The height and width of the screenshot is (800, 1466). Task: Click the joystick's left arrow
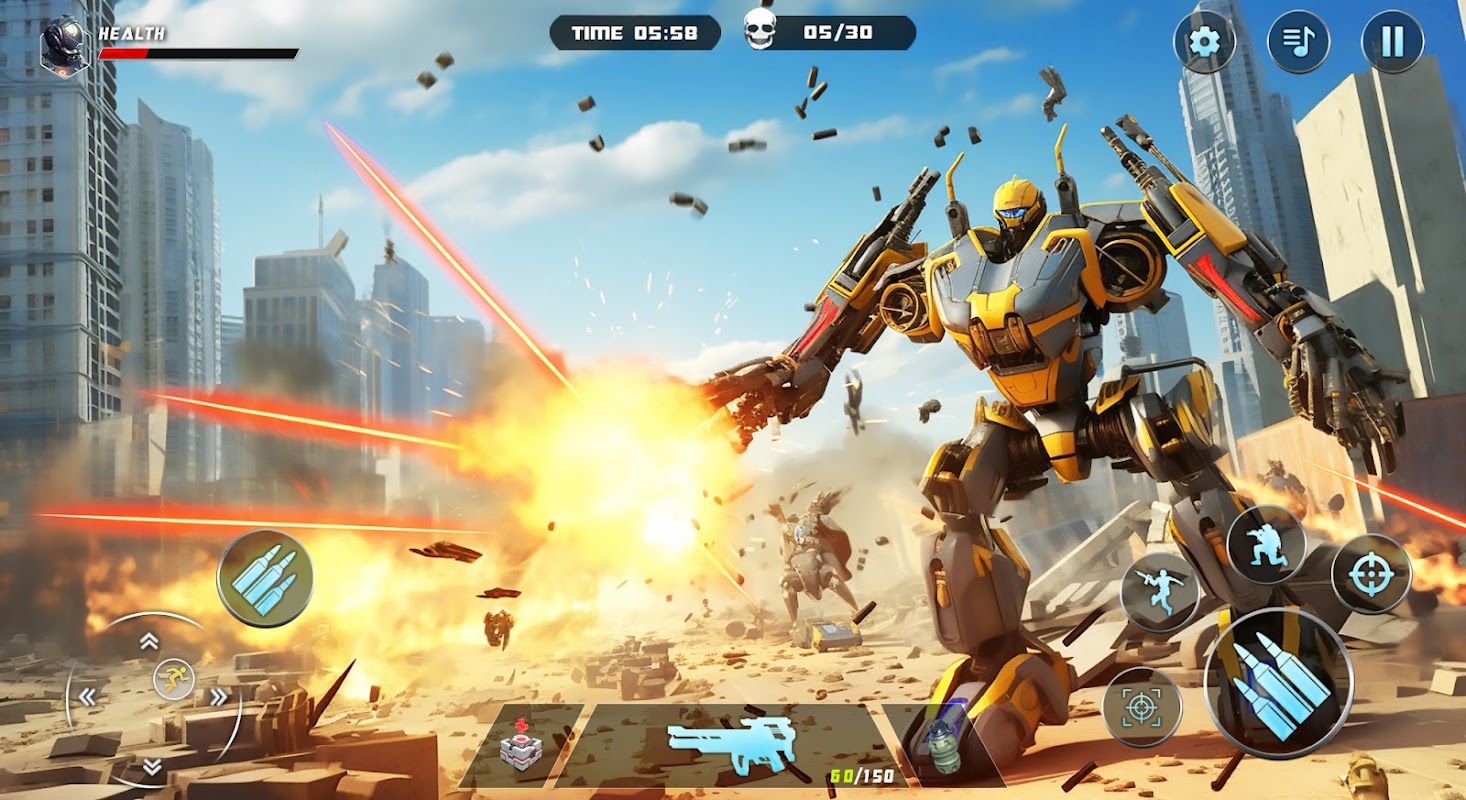pos(88,697)
